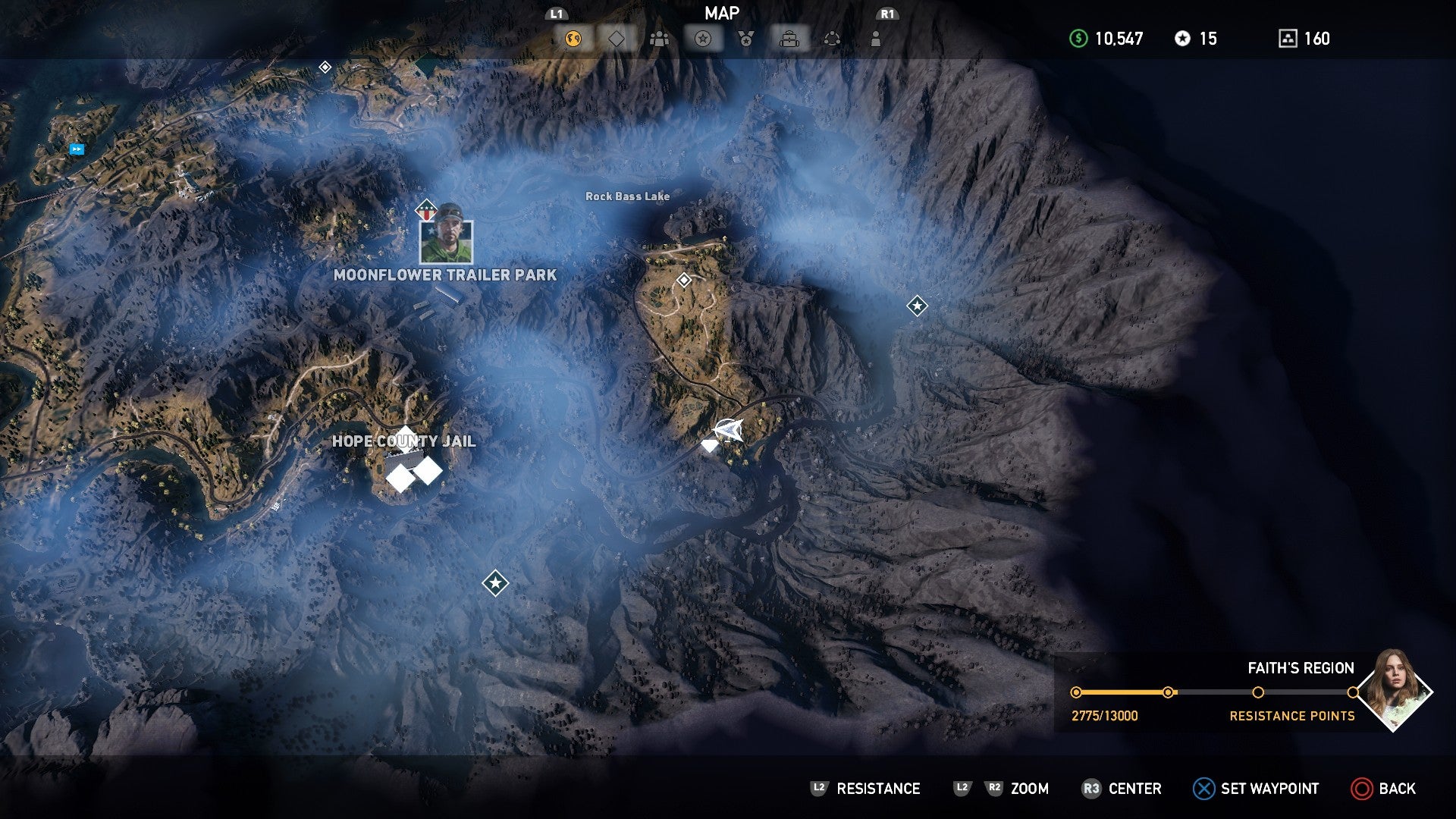Image resolution: width=1456 pixels, height=819 pixels.
Task: Click the outpost star marker near Rock Bass Lake
Action: tap(918, 306)
